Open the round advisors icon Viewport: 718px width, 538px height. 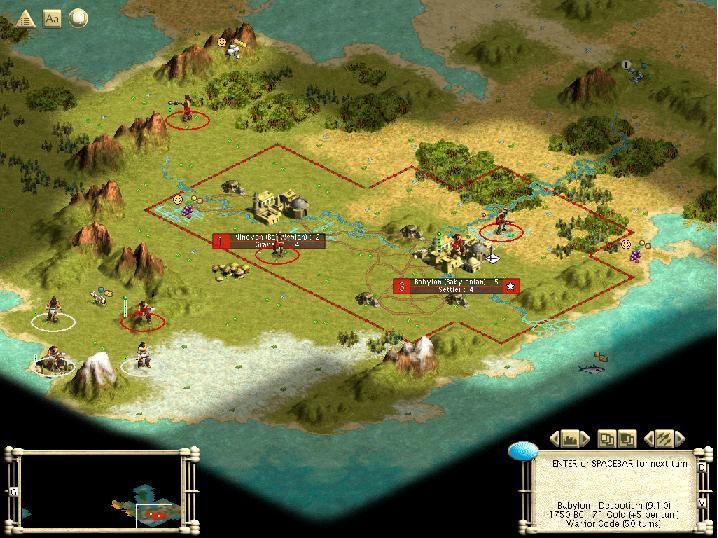point(77,17)
